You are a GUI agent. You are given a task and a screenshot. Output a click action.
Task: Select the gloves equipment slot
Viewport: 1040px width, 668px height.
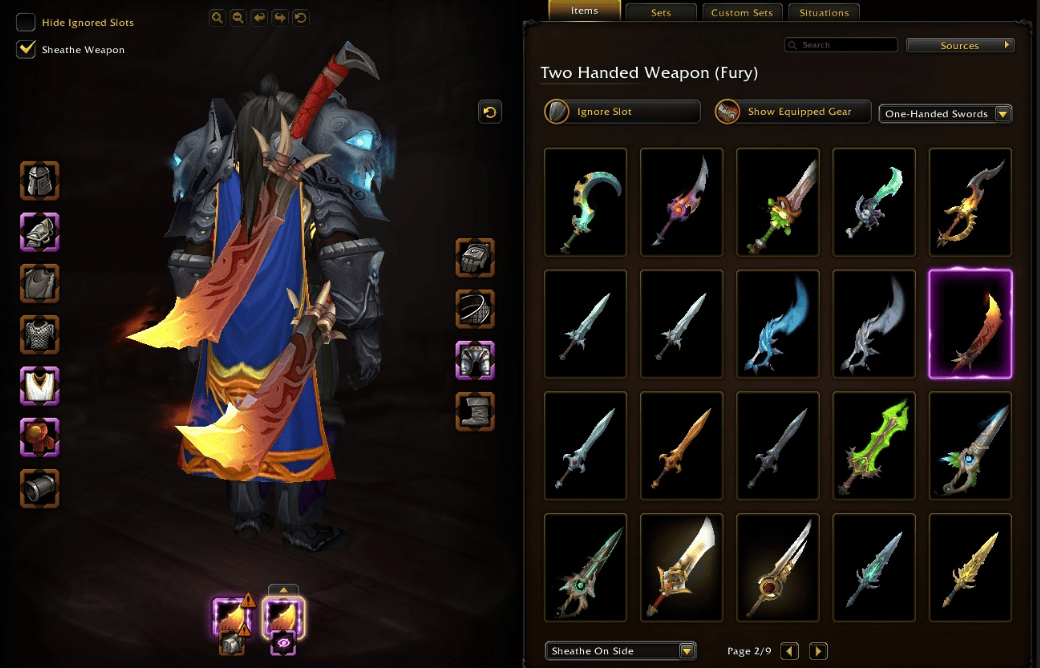pos(475,257)
